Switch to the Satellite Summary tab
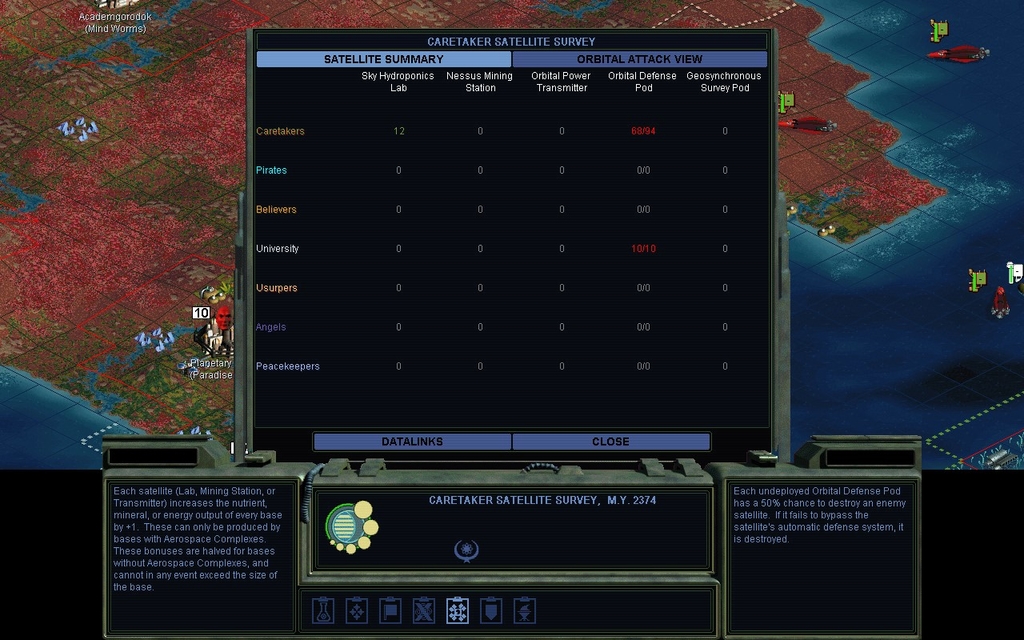The width and height of the screenshot is (1024, 640). coord(383,59)
